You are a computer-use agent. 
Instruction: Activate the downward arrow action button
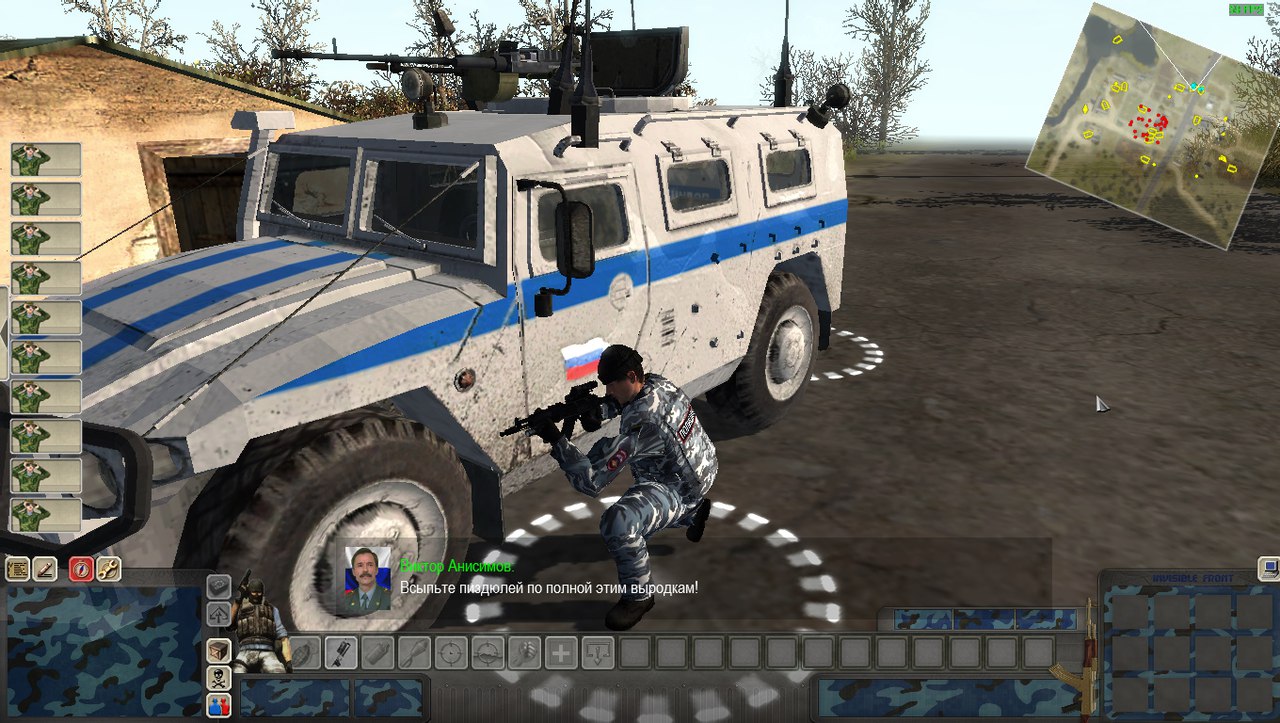597,653
